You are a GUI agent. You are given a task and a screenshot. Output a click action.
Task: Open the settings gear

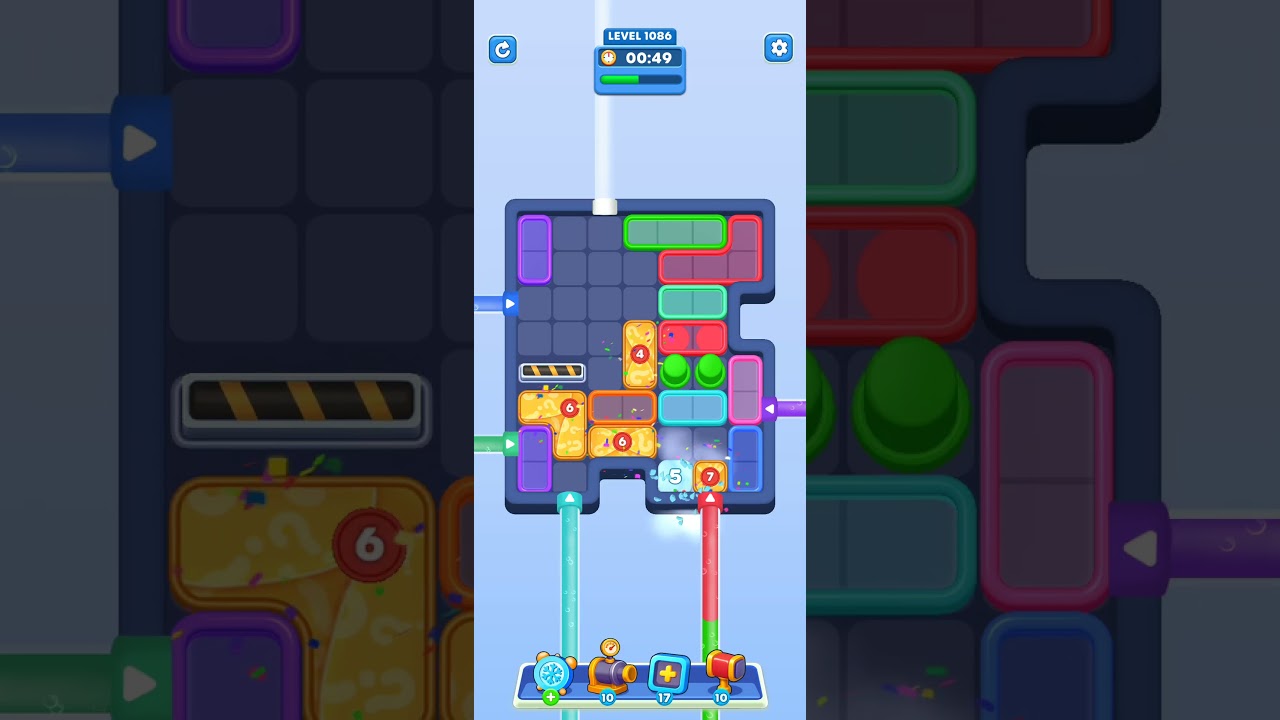click(x=778, y=47)
